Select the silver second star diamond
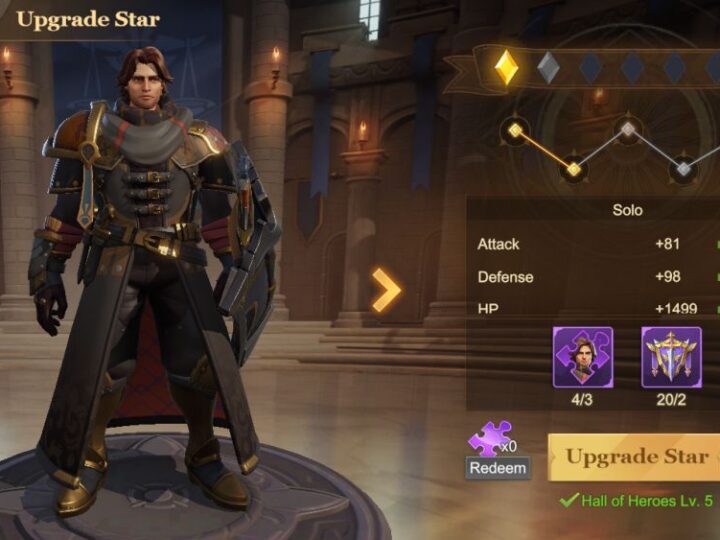The height and width of the screenshot is (540, 720). (548, 67)
